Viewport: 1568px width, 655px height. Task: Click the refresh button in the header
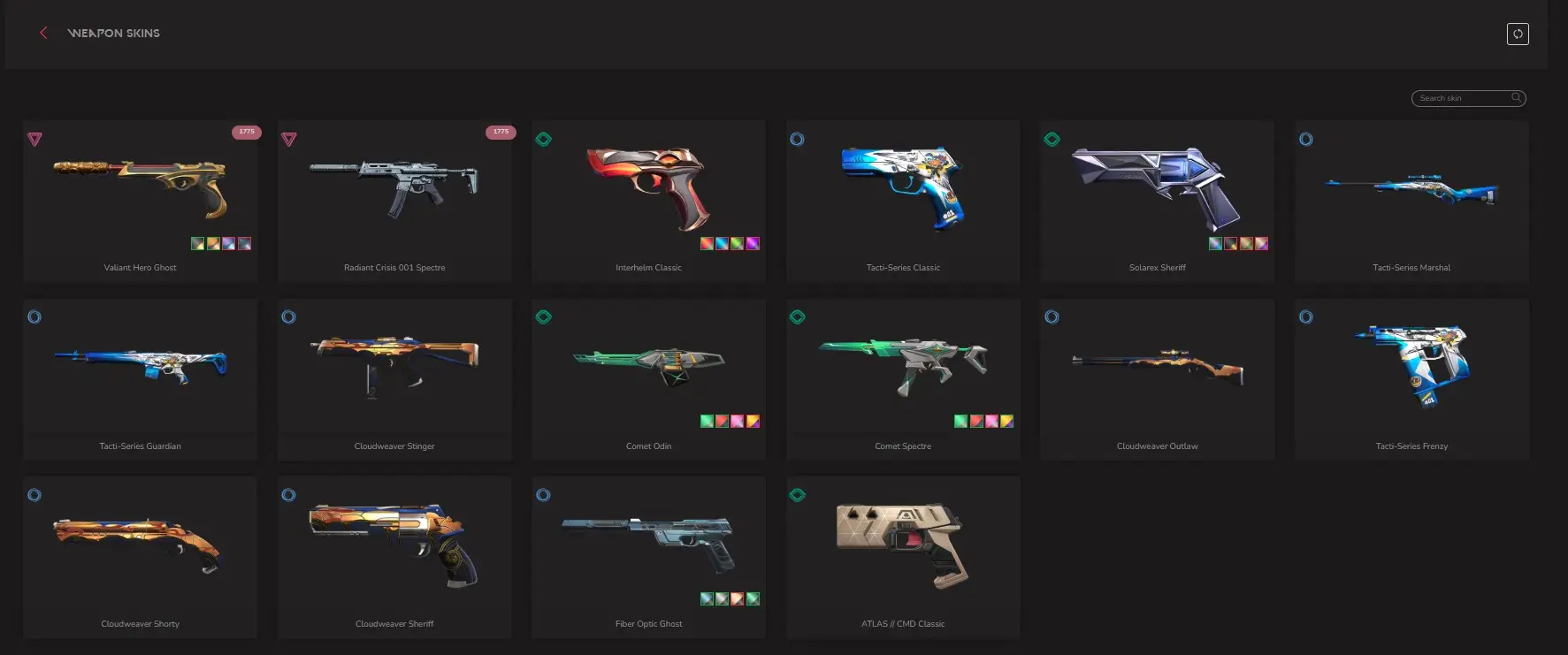1518,34
